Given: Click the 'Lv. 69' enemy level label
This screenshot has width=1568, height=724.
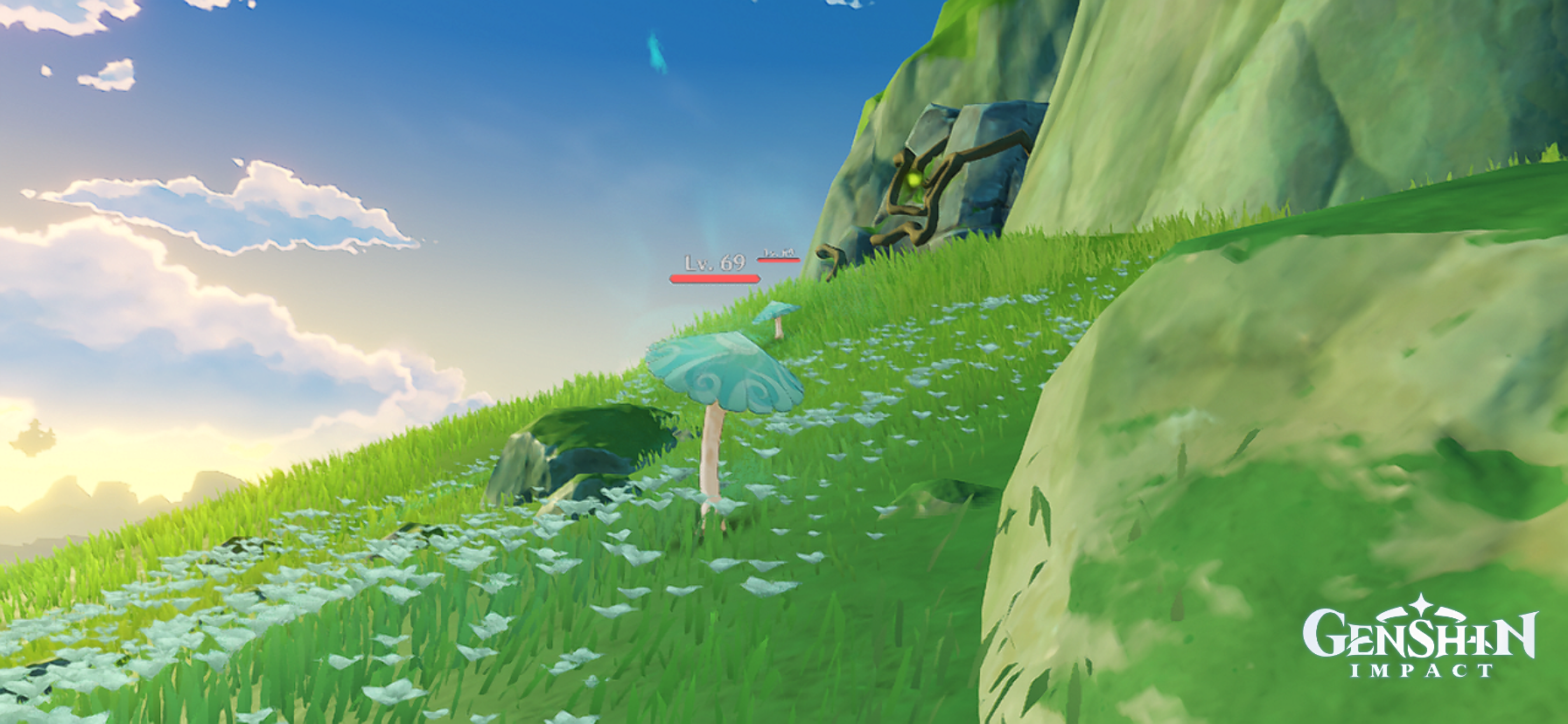Looking at the screenshot, I should click(713, 262).
